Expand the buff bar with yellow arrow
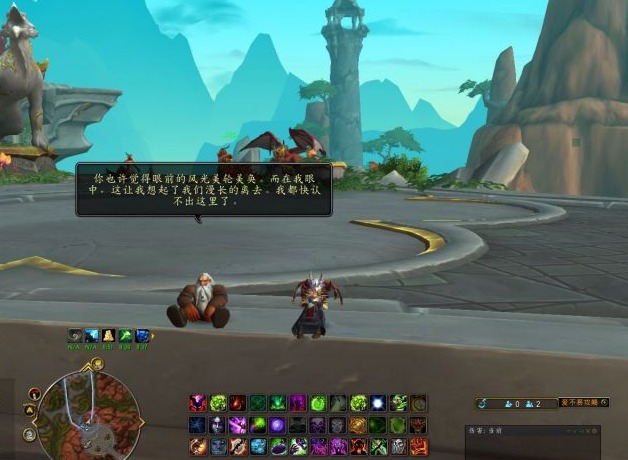628x460 pixels. click(x=155, y=336)
